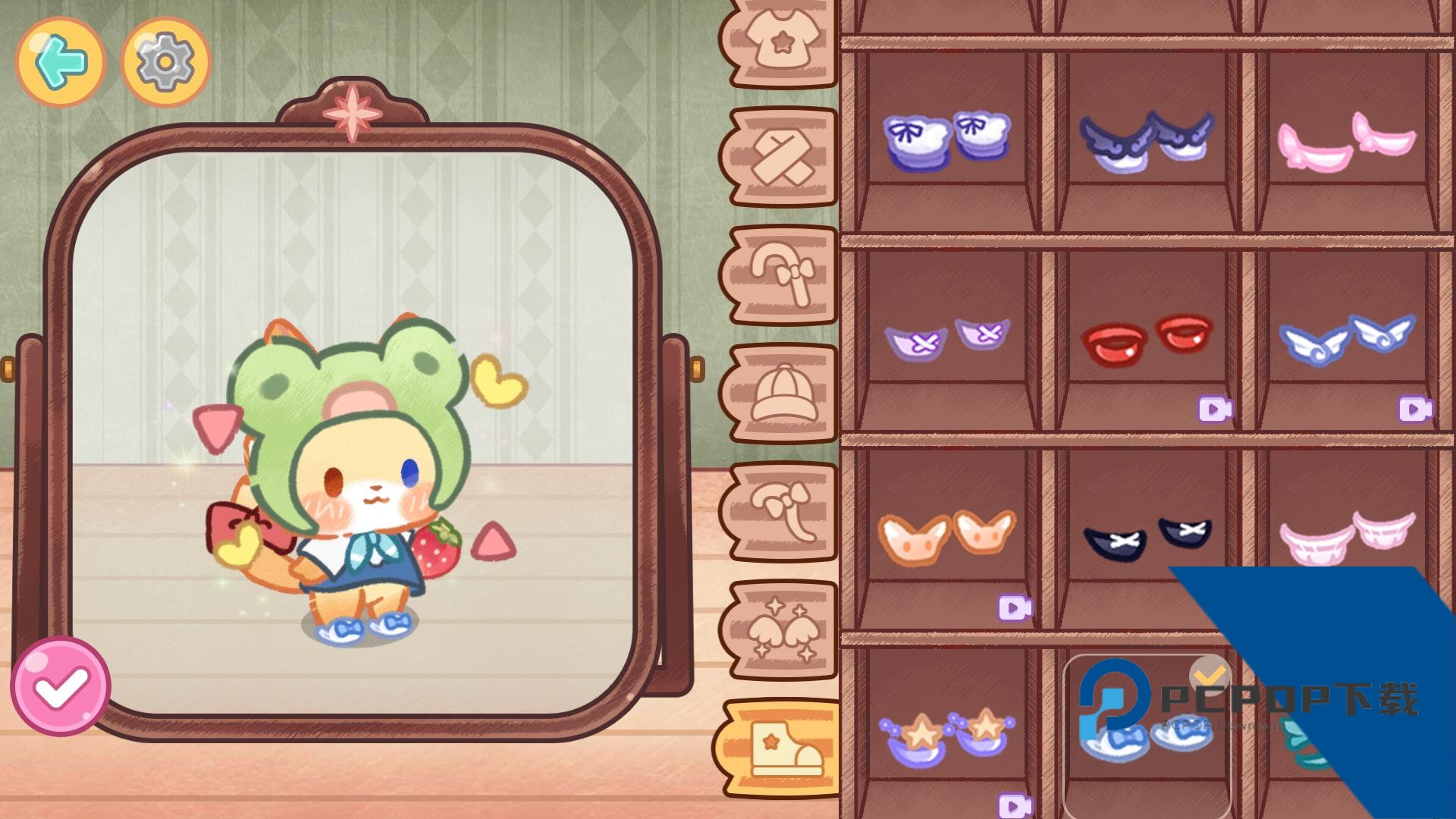Image resolution: width=1456 pixels, height=819 pixels.
Task: Pick the purple star-topped shoes
Action: tap(946, 736)
